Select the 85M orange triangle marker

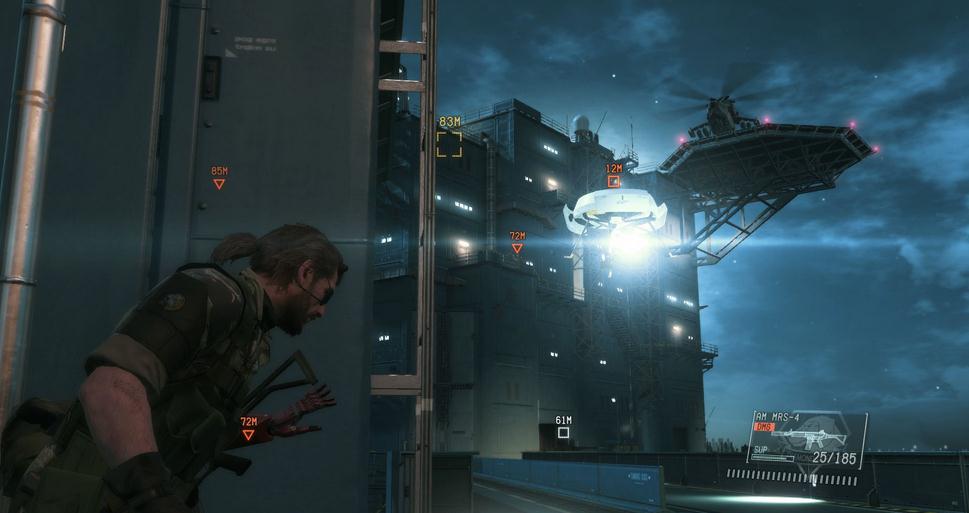(x=219, y=184)
